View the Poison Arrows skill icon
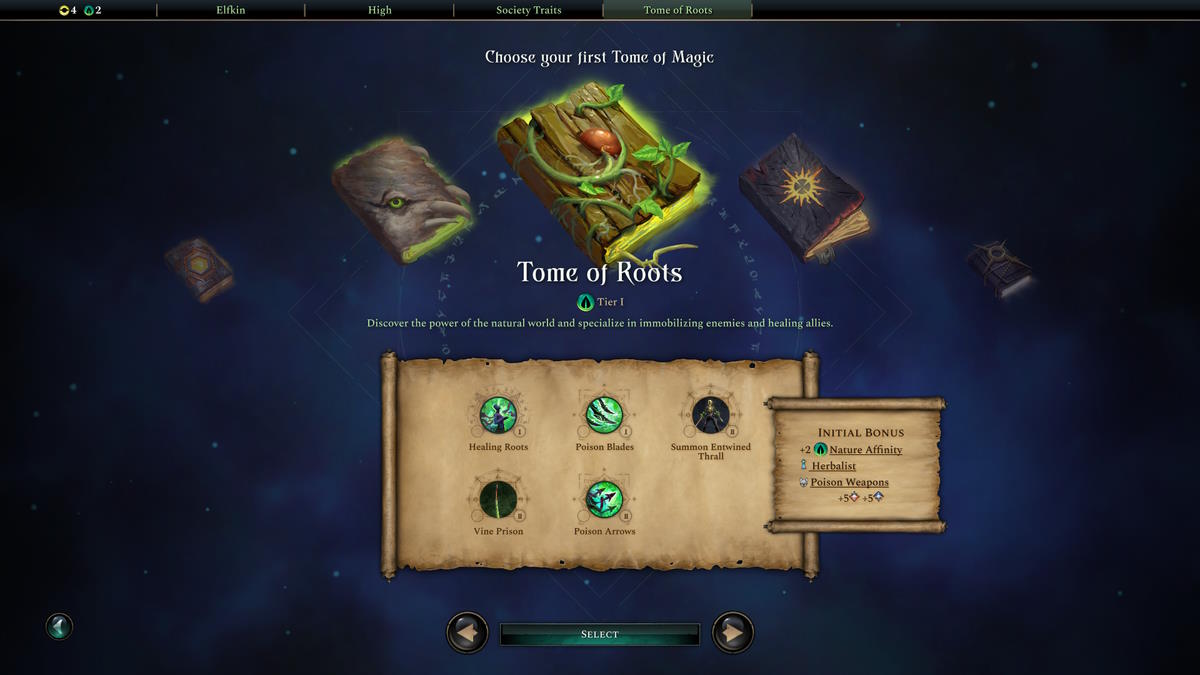1200x675 pixels. coord(604,498)
